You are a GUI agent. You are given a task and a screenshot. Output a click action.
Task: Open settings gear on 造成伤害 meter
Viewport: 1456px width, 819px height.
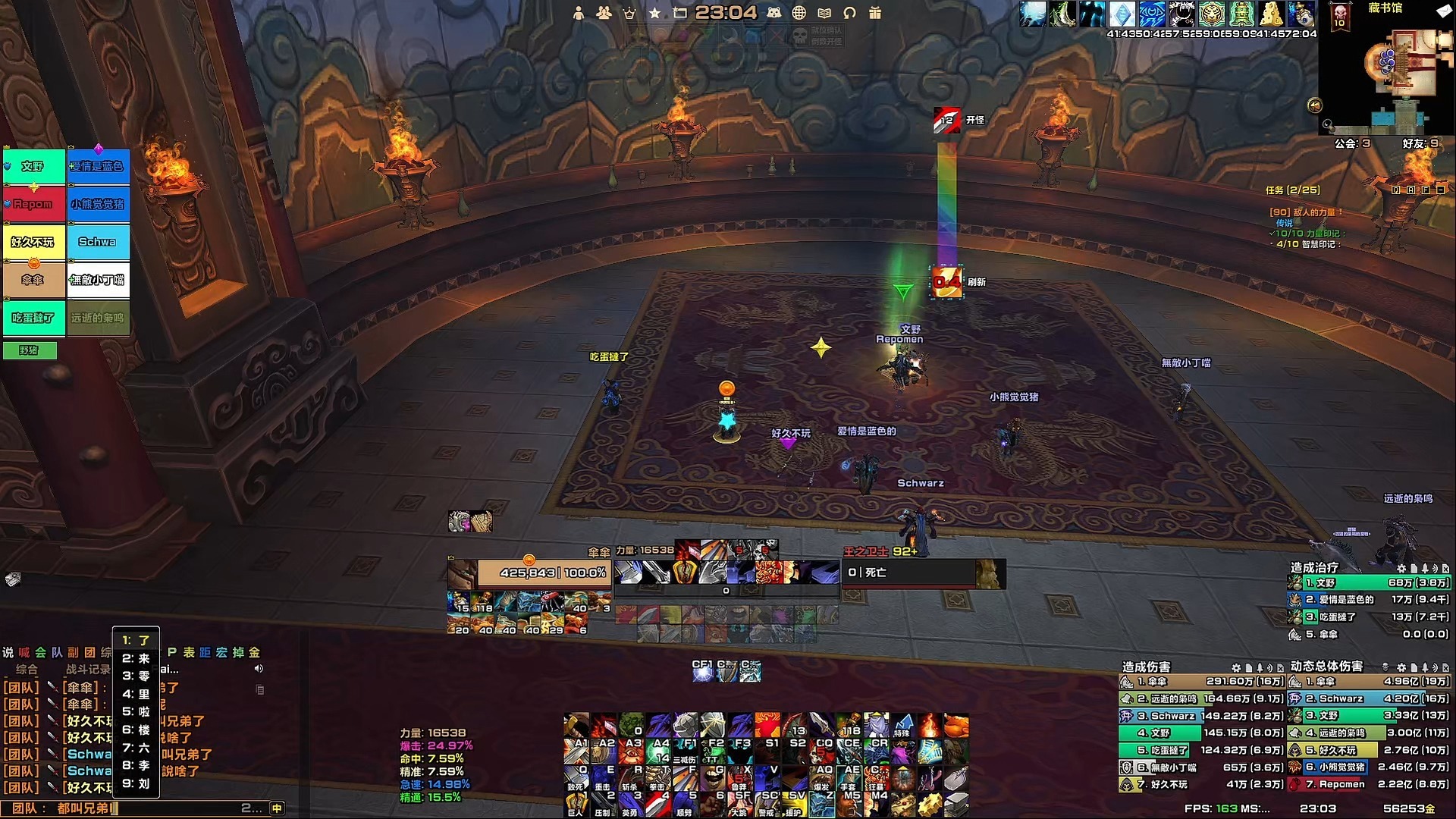tap(1236, 668)
